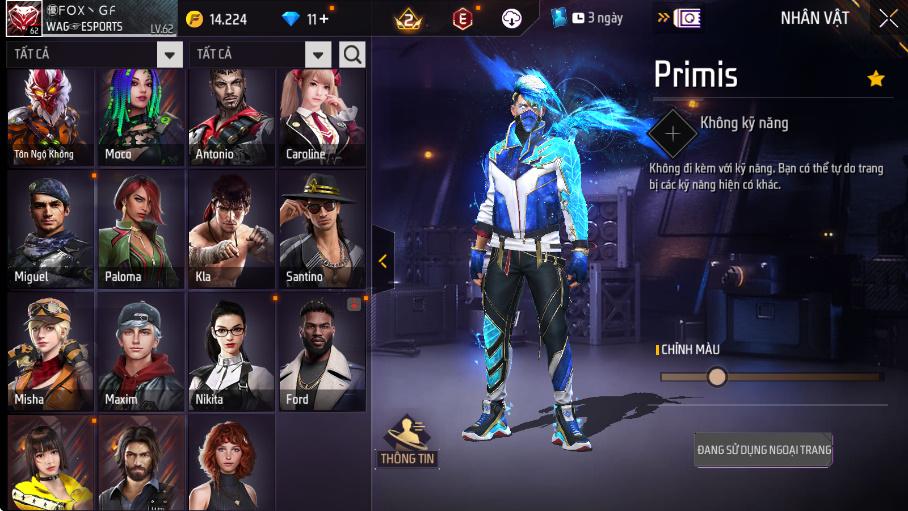This screenshot has width=908, height=511.
Task: Toggle the favorite star beside Primis
Action: (876, 79)
